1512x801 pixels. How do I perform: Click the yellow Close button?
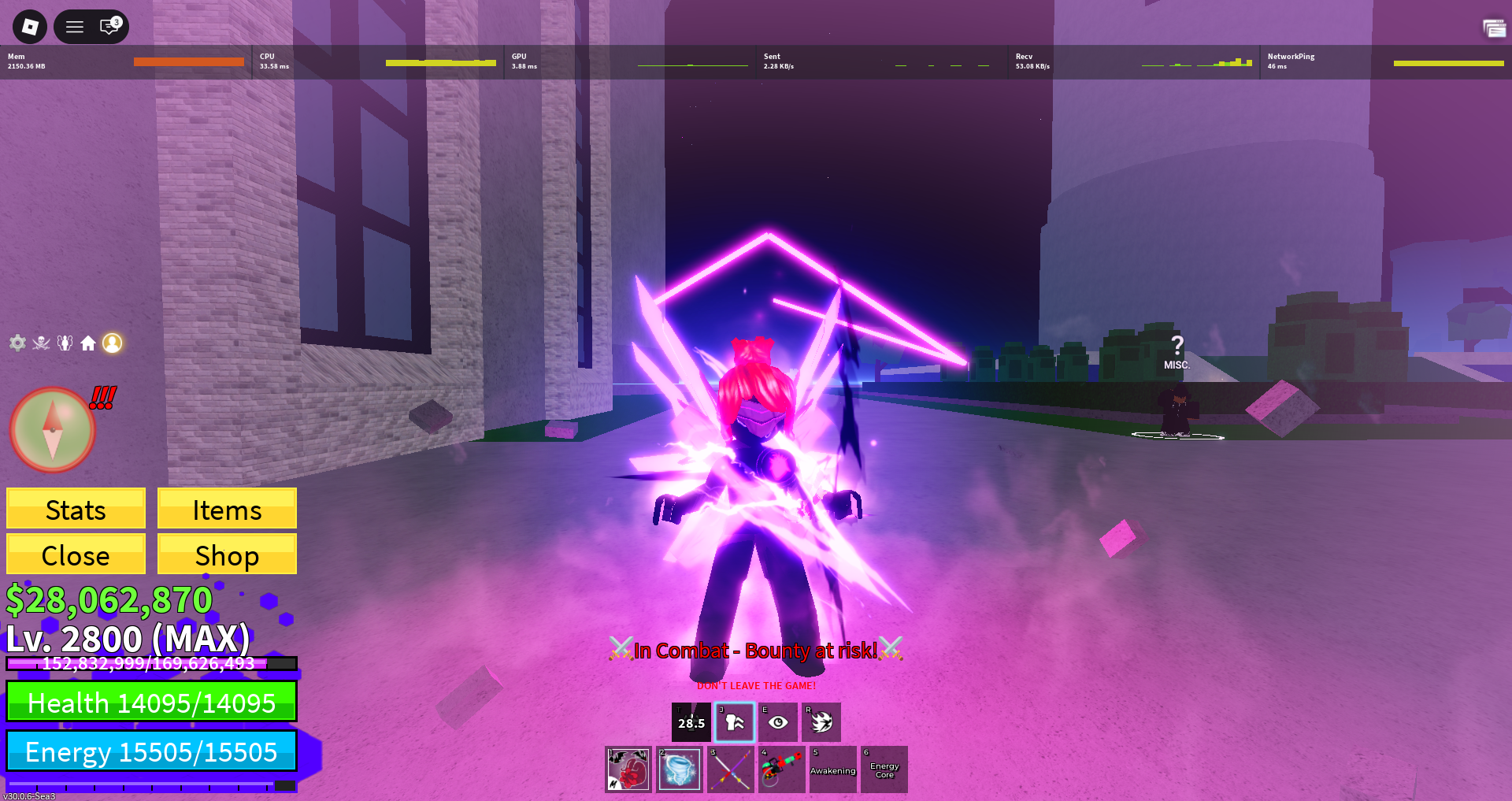pos(76,554)
